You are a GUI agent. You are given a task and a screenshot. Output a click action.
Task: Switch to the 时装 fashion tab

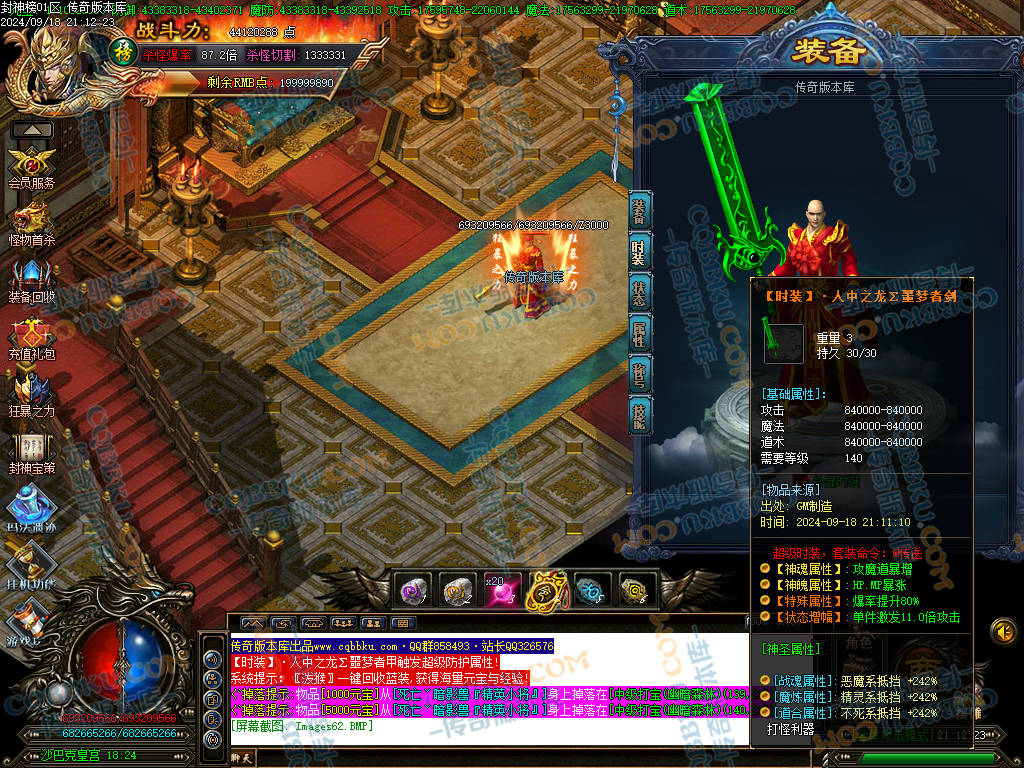(639, 252)
